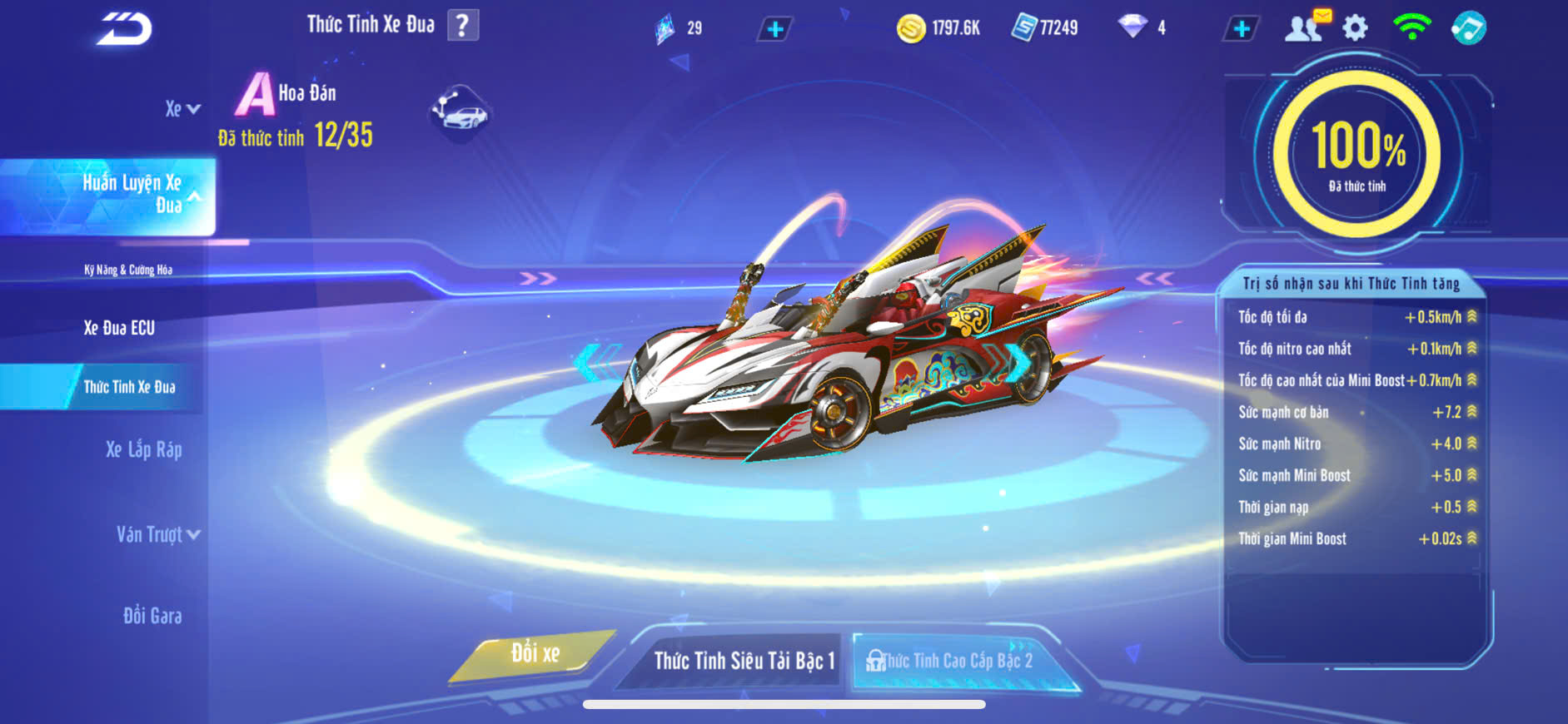Click the yellow Đổi xe button
Viewport: 1568px width, 724px height.
[x=535, y=654]
